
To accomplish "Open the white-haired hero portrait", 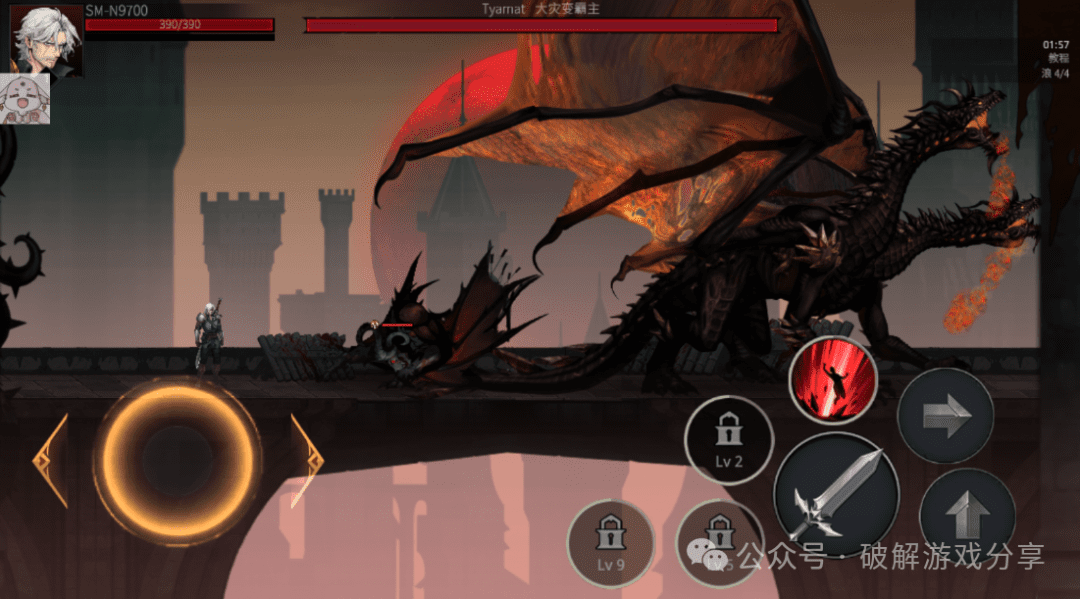I will click(x=46, y=38).
